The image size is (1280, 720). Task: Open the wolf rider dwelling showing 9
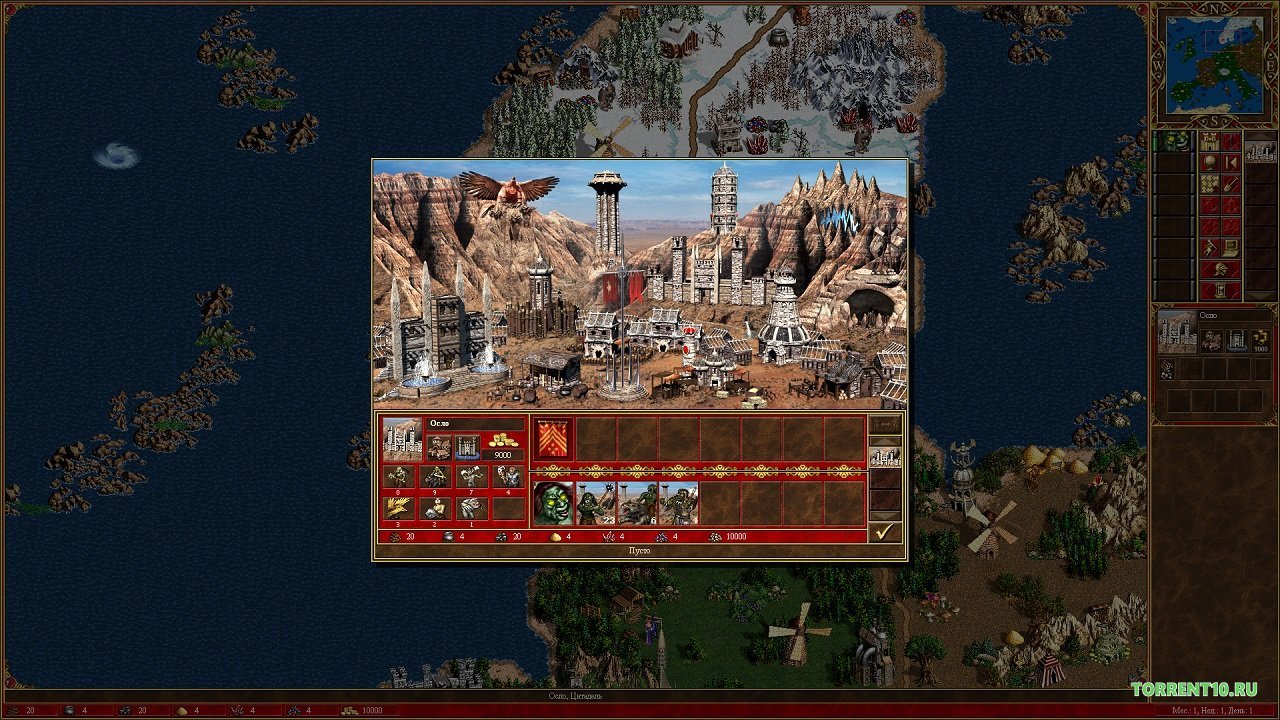tap(434, 477)
